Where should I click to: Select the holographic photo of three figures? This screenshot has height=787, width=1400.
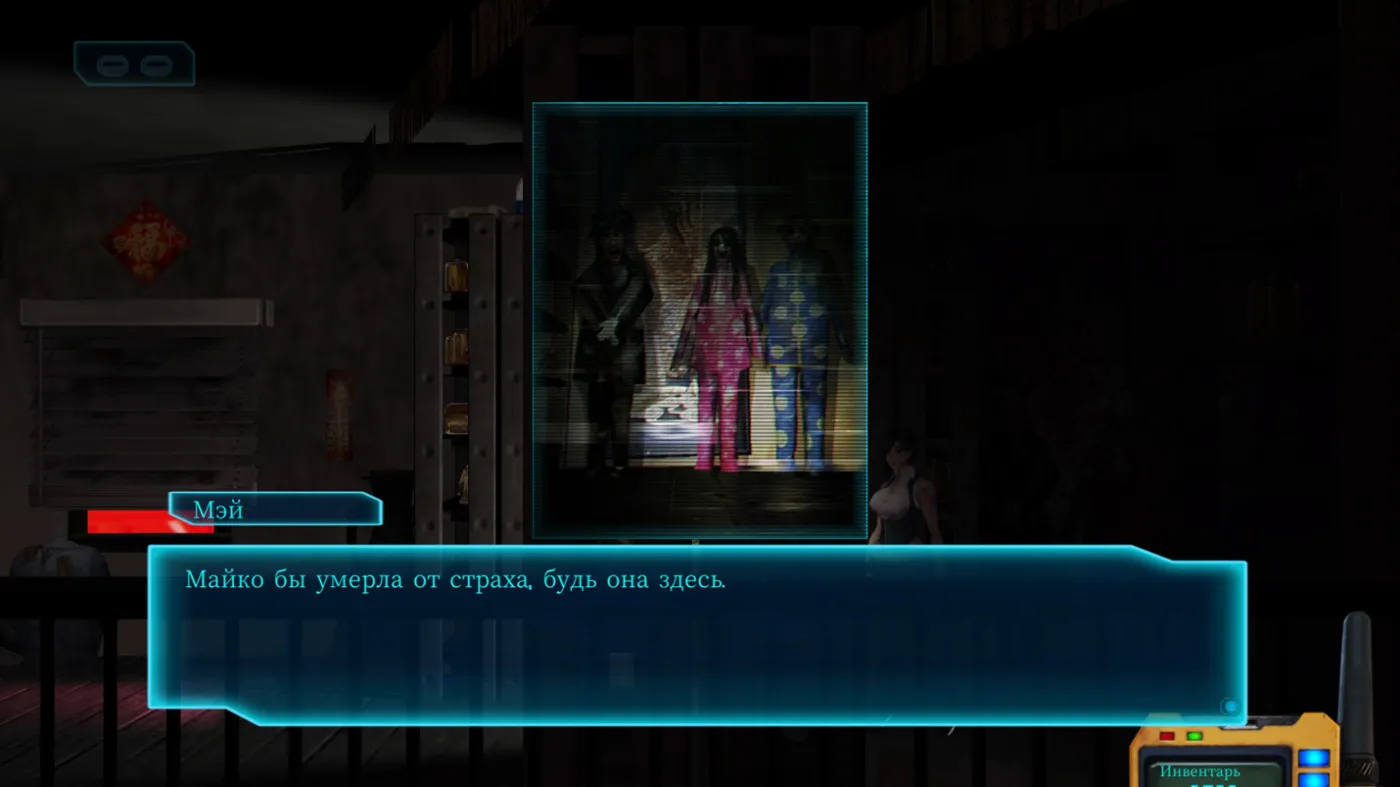coord(699,320)
